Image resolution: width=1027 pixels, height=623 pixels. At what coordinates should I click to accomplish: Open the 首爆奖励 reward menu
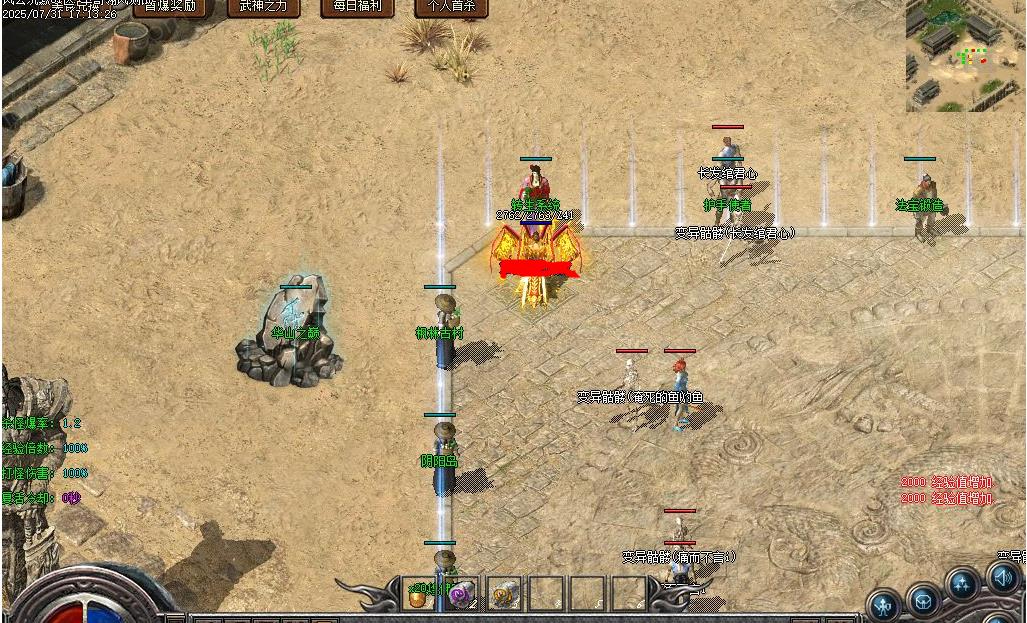(x=170, y=7)
